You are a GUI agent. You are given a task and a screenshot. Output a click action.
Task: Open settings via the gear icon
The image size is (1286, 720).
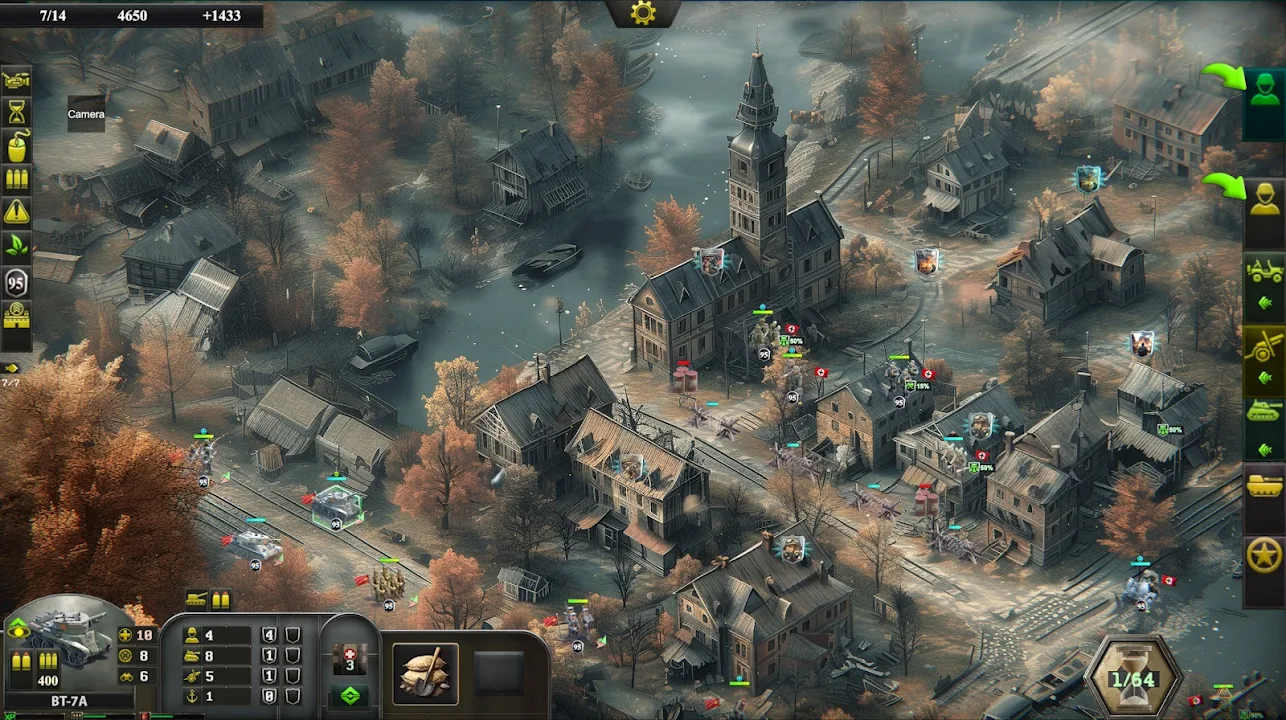pyautogui.click(x=642, y=13)
